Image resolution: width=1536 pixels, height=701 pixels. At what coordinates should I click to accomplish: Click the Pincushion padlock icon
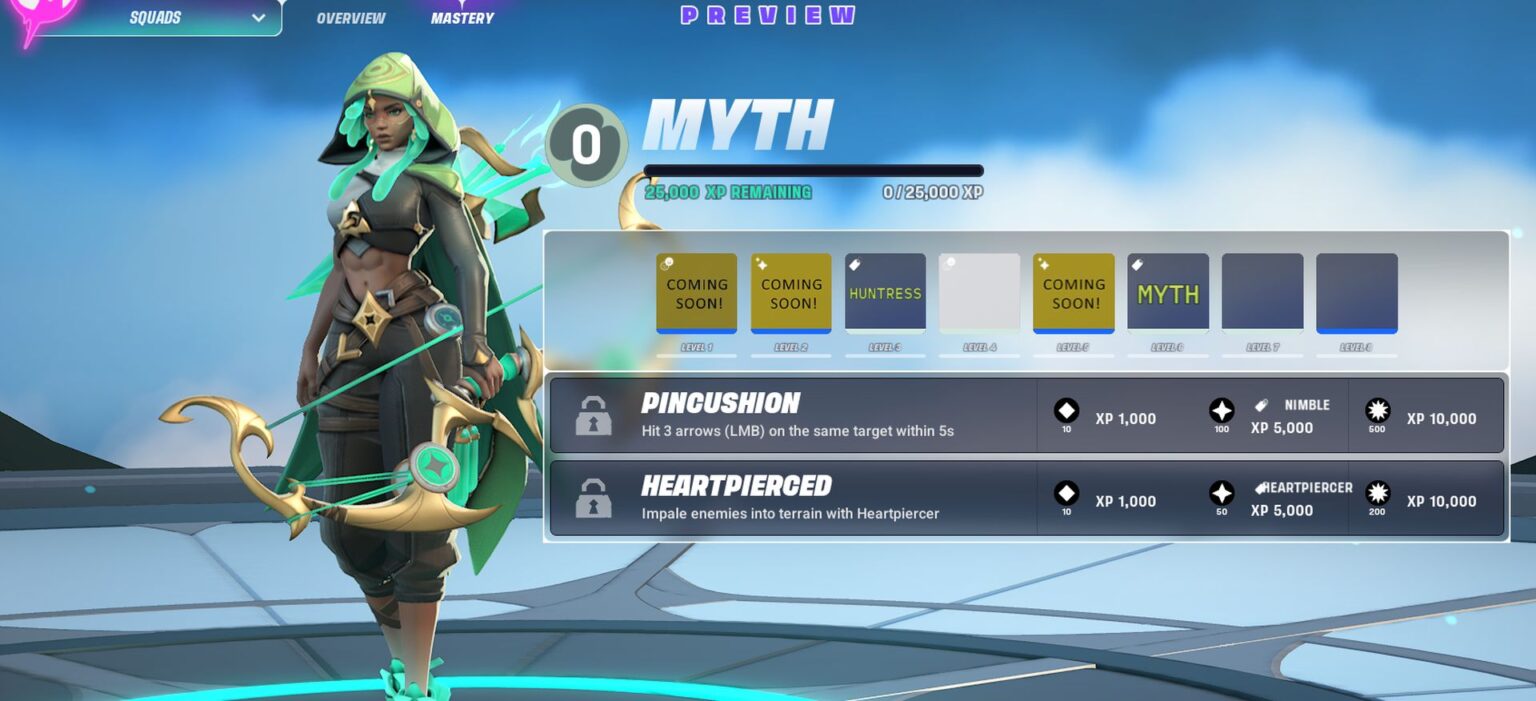tap(593, 416)
